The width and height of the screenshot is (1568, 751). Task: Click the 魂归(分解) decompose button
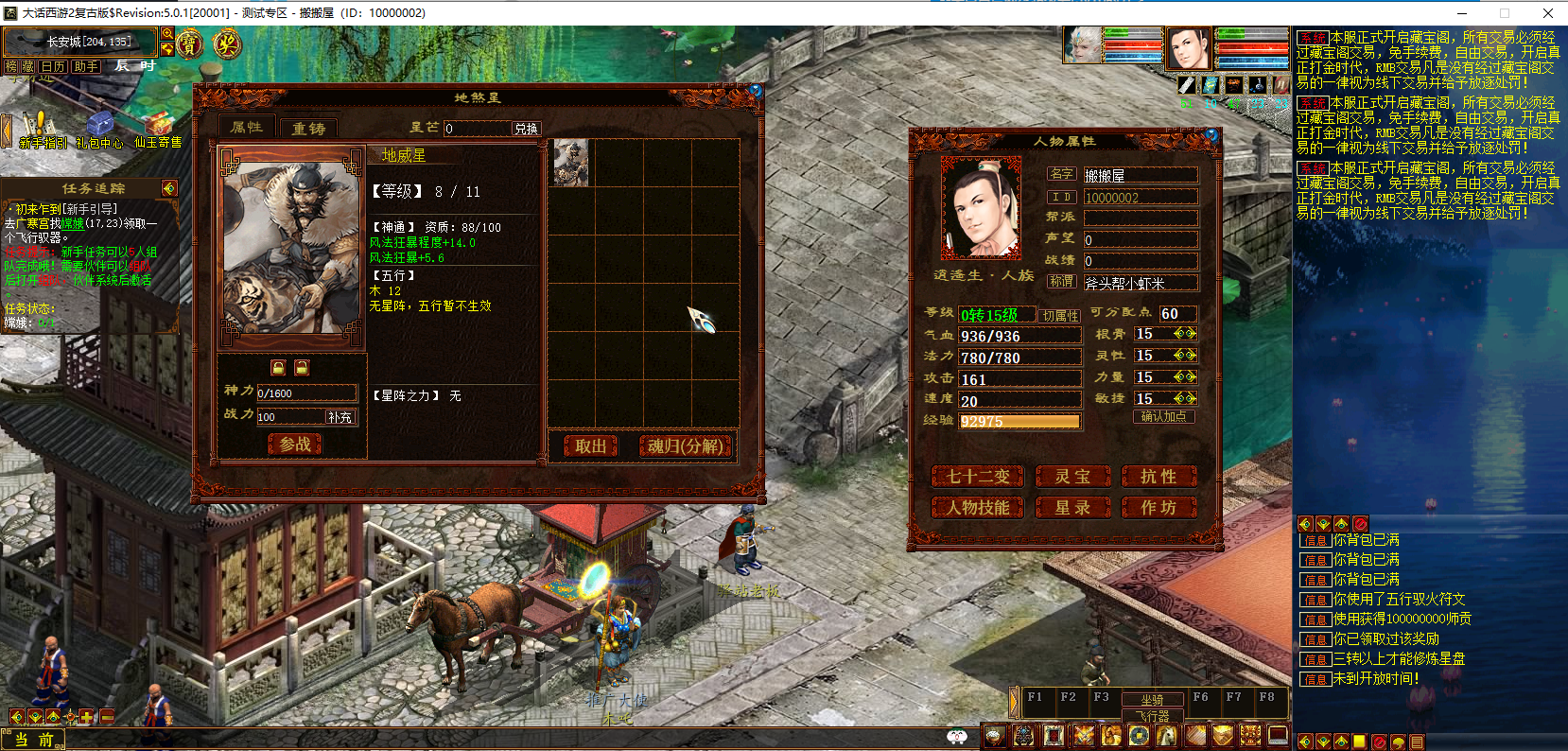click(686, 446)
